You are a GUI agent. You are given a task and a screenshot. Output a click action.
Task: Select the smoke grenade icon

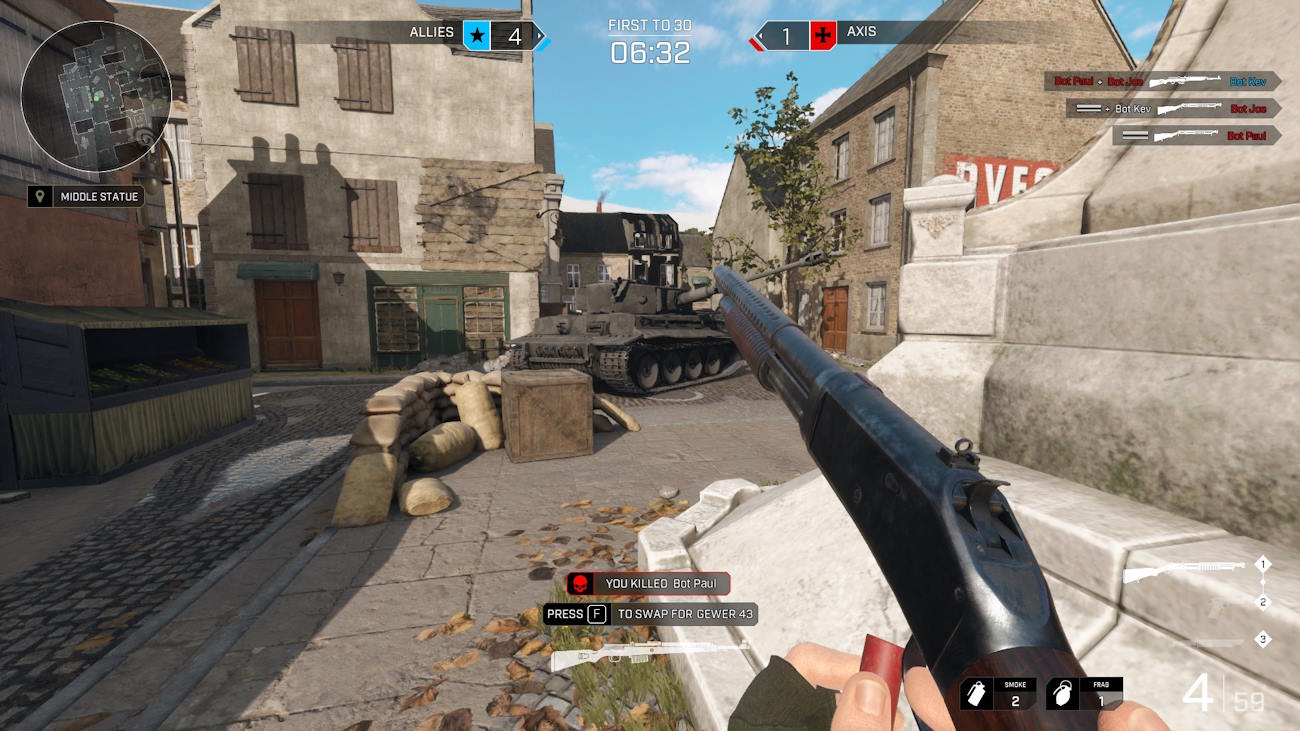click(x=977, y=695)
